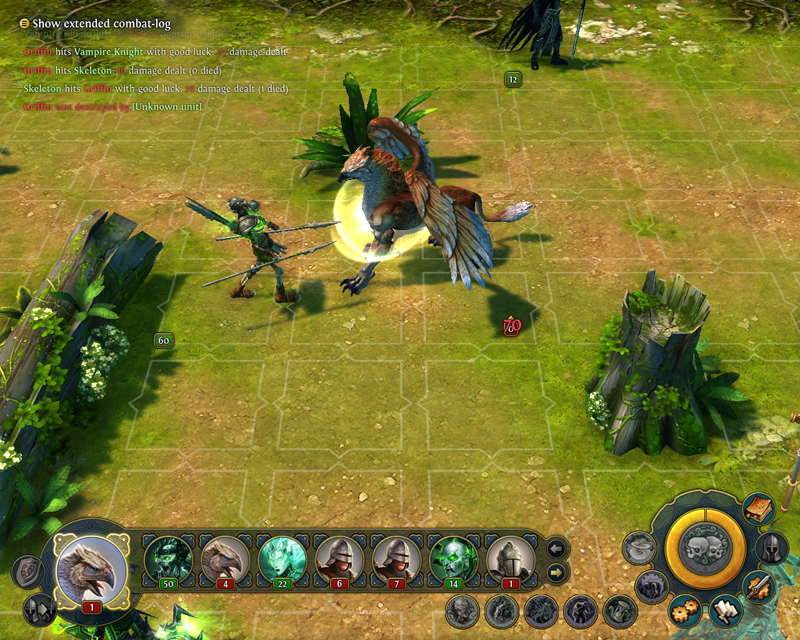This screenshot has height=640, width=800.
Task: Choose the soldier portrait with count 6
Action: tap(339, 559)
